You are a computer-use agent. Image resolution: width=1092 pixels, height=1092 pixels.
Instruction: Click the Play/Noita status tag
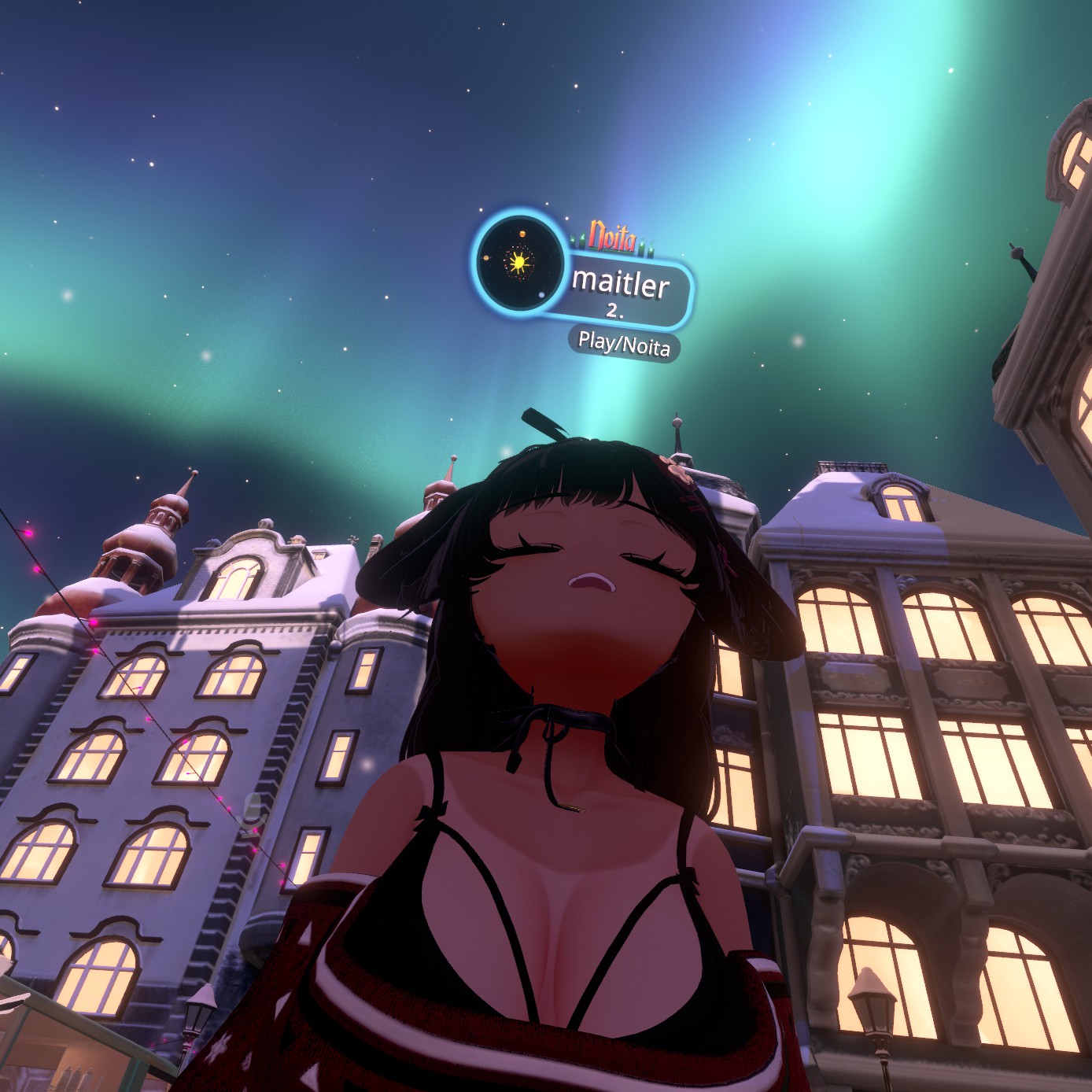pyautogui.click(x=624, y=344)
